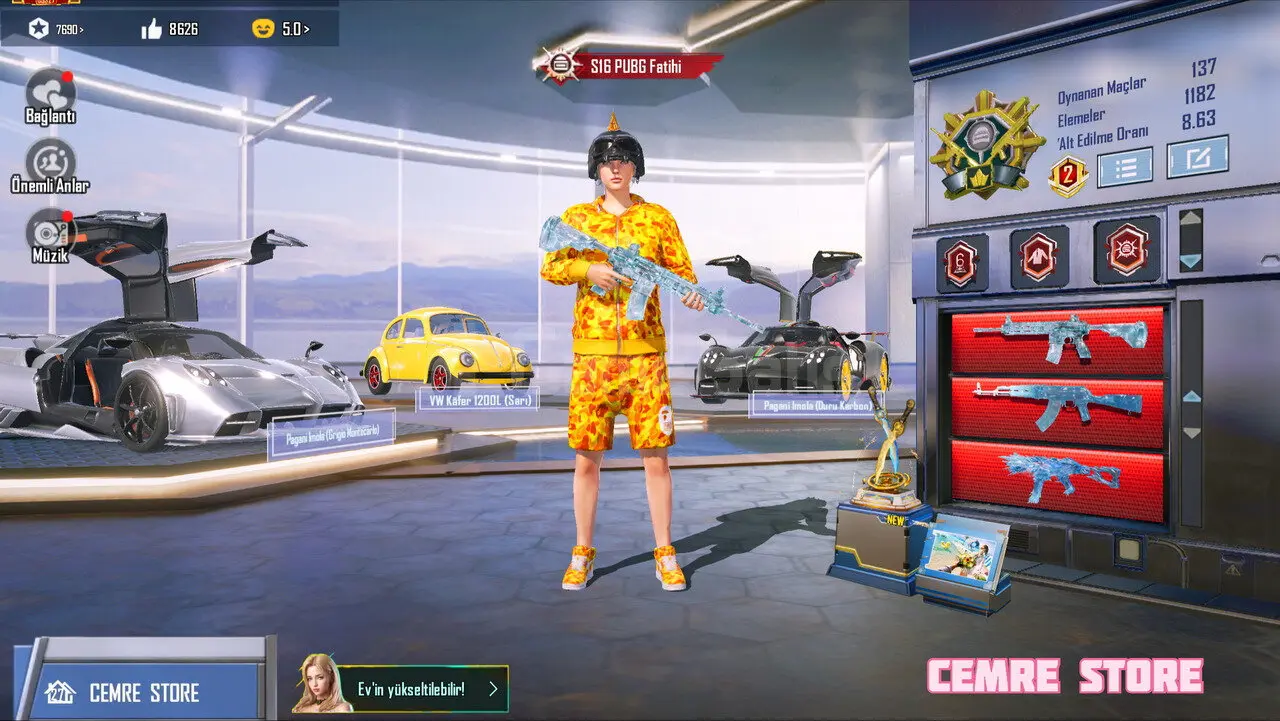Open the stats list button

1125,167
